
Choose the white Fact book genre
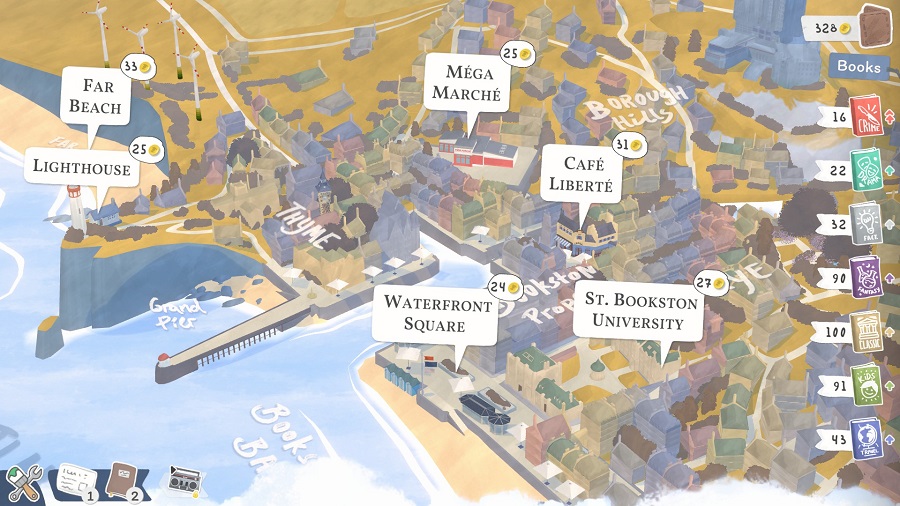point(866,223)
